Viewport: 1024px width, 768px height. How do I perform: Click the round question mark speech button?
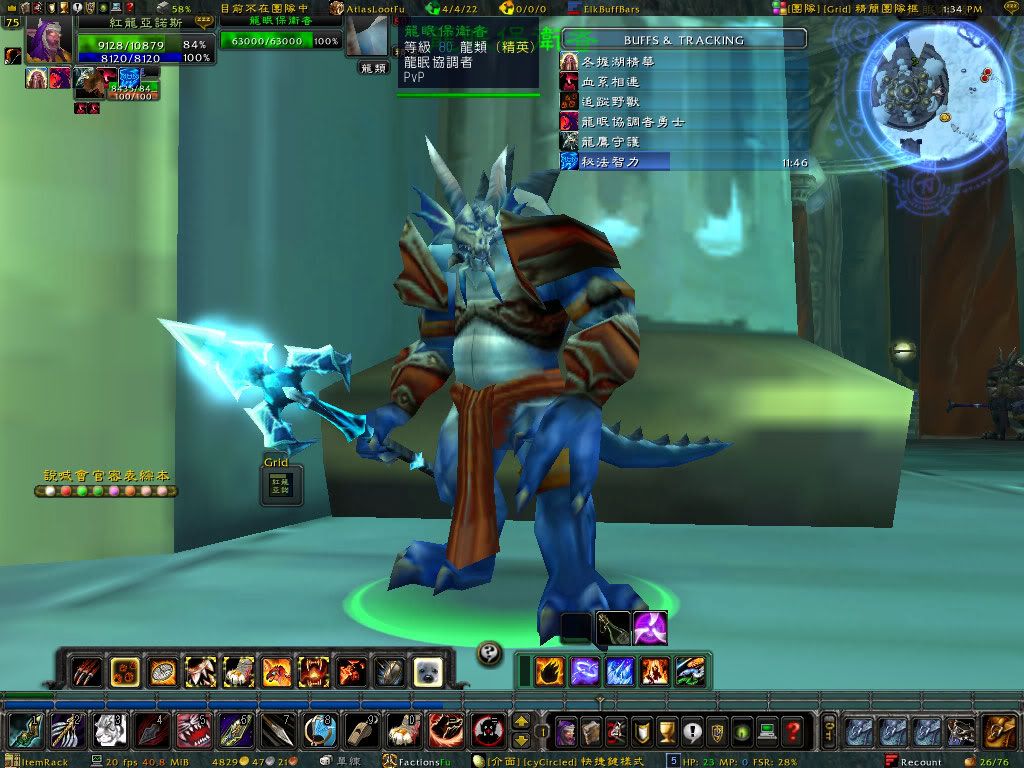coord(489,651)
